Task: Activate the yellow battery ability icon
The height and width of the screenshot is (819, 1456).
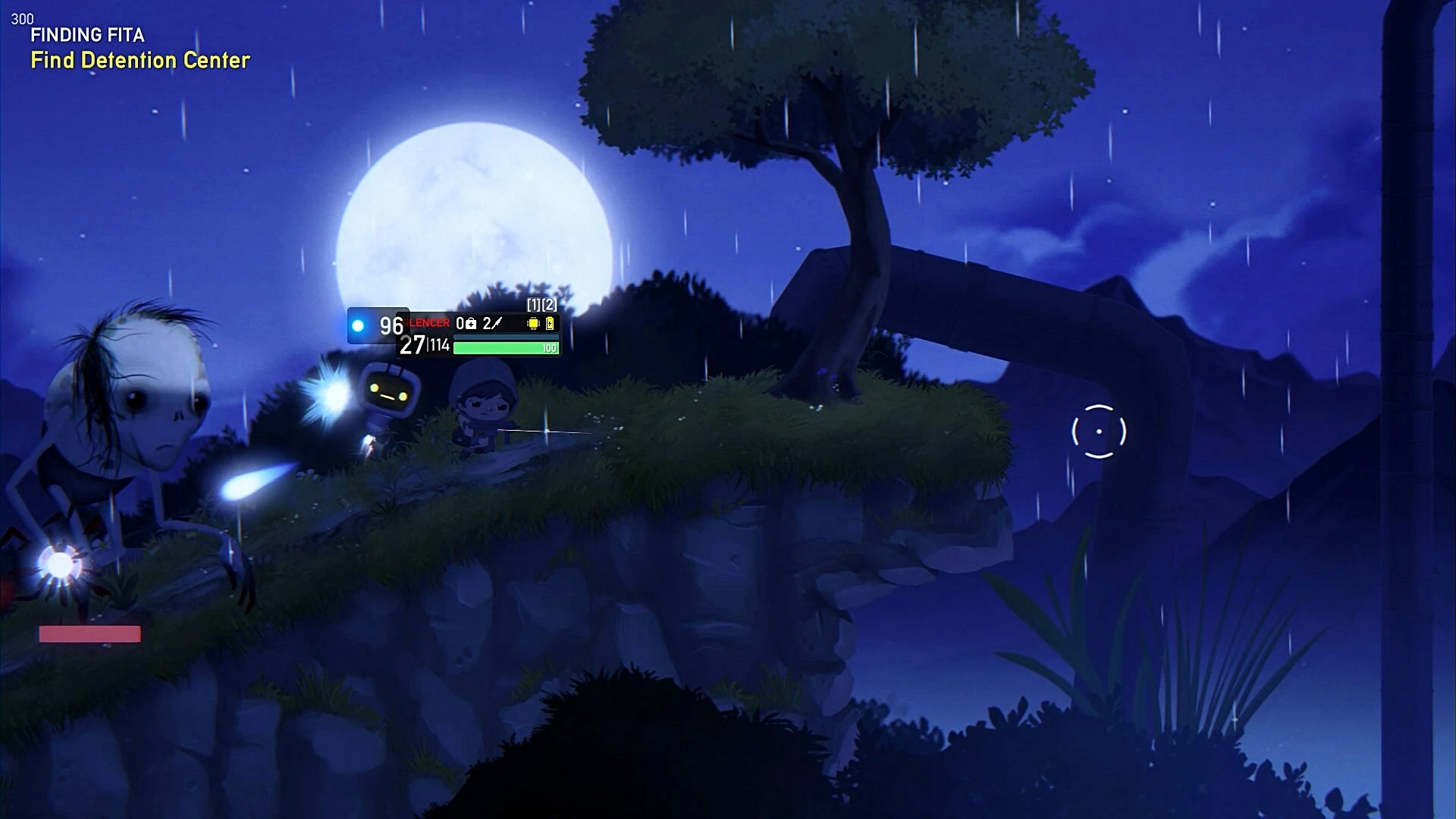Action: click(550, 324)
